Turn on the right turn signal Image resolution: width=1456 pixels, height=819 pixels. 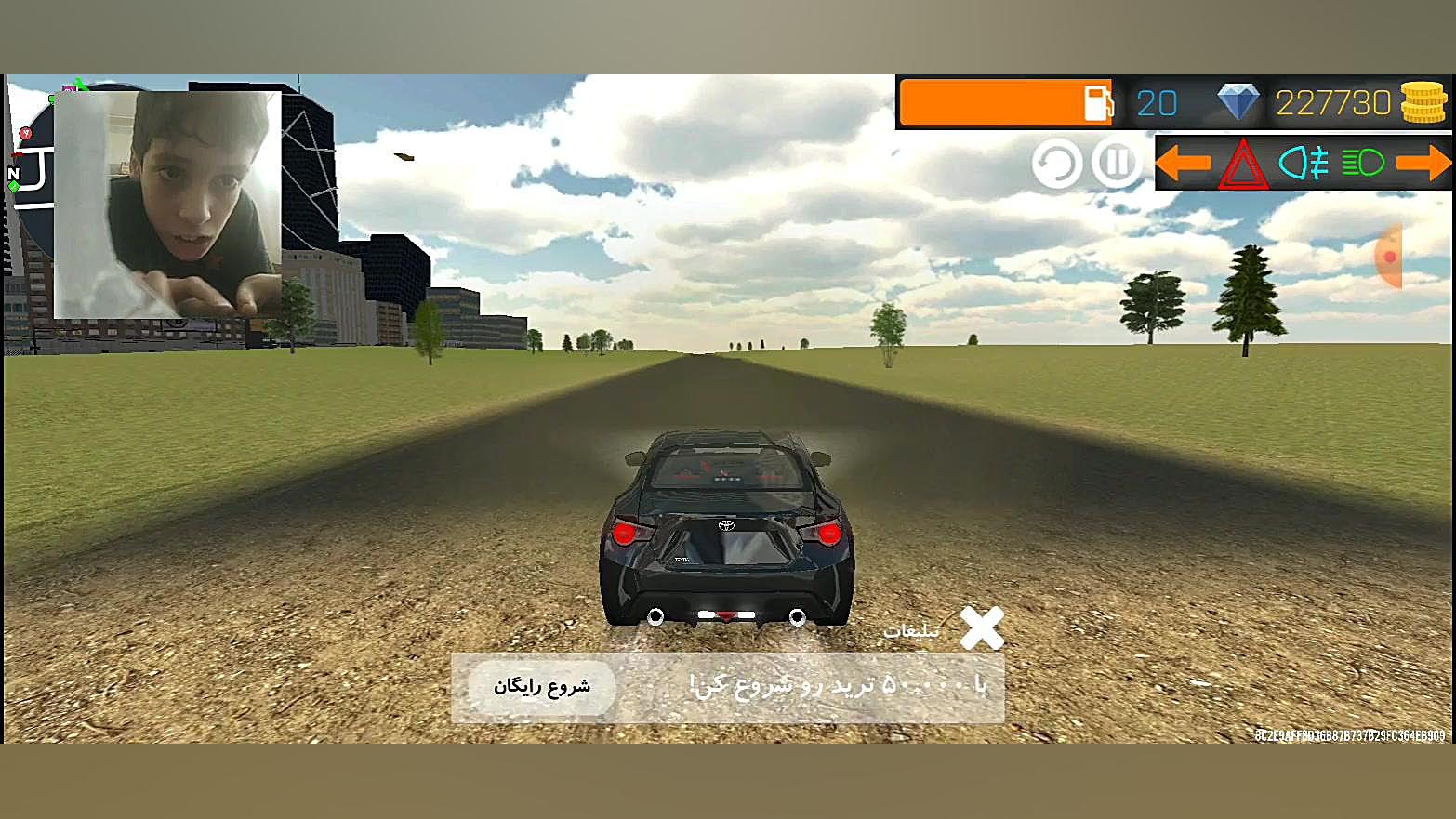pyautogui.click(x=1423, y=164)
